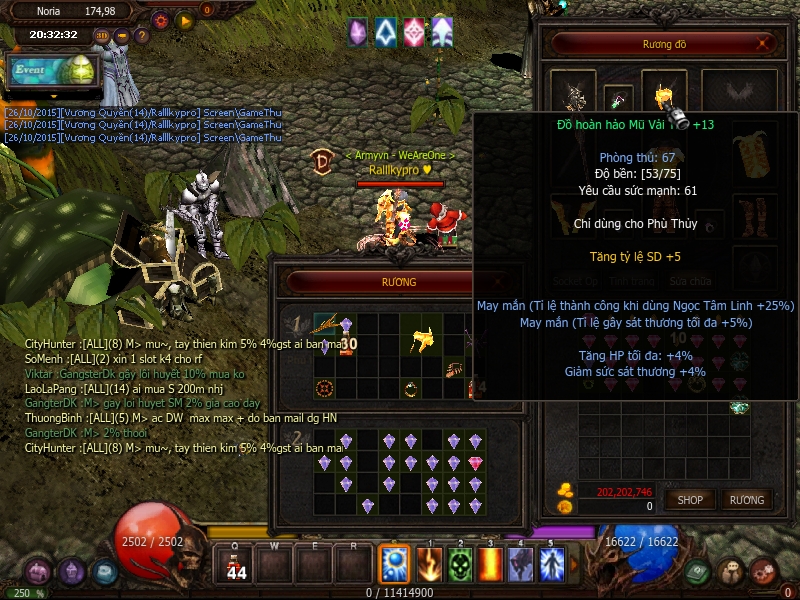Collapse the Event panel with arrow
800x600 pixels.
54,97
